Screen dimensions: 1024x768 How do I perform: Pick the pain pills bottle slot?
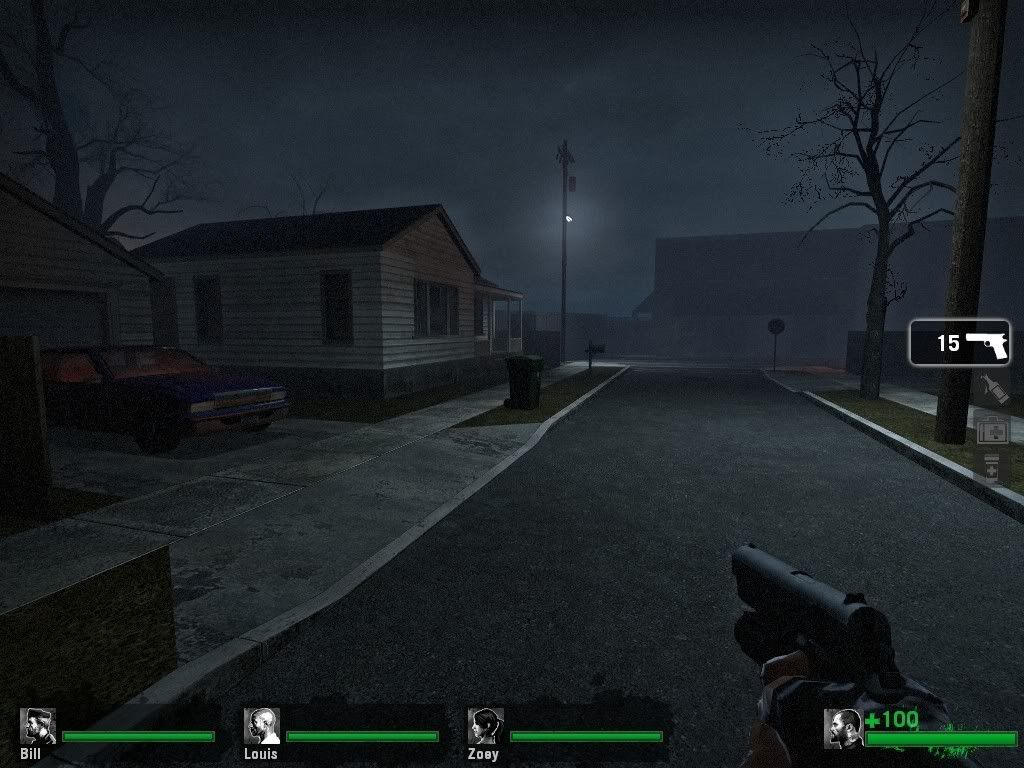[x=992, y=468]
